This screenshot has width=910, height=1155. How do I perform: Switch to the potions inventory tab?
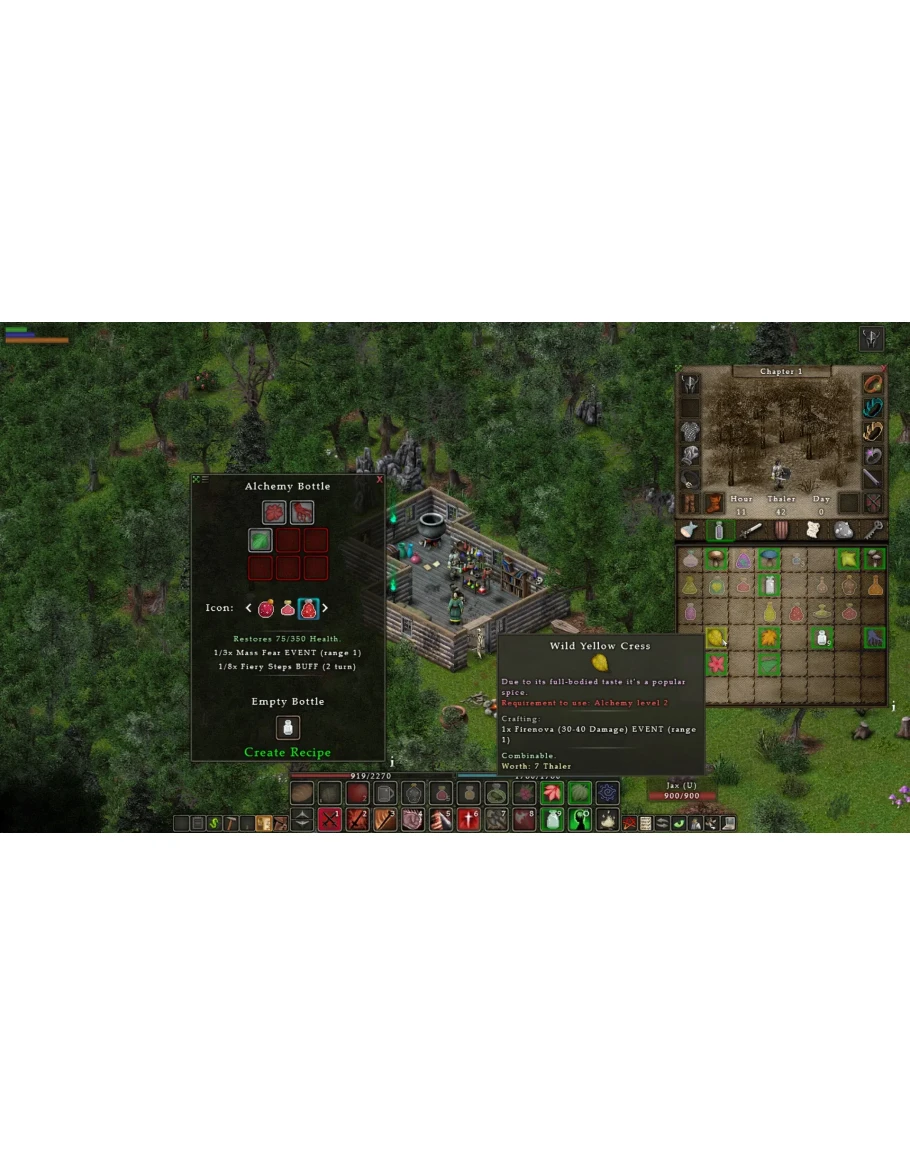(x=717, y=531)
